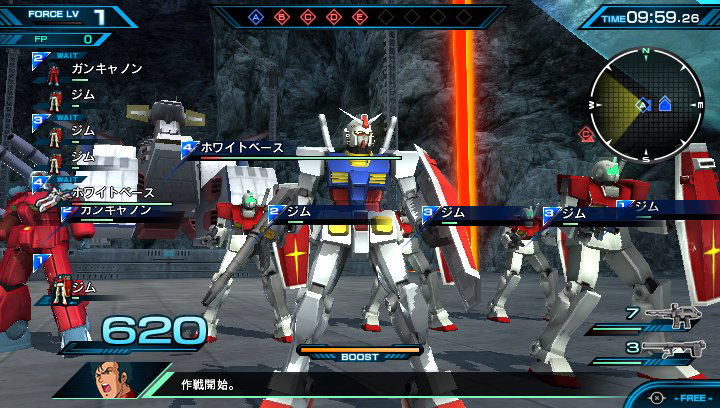Select the beam rifle weapon icon
Screen dimensions: 720x408
pos(674,318)
